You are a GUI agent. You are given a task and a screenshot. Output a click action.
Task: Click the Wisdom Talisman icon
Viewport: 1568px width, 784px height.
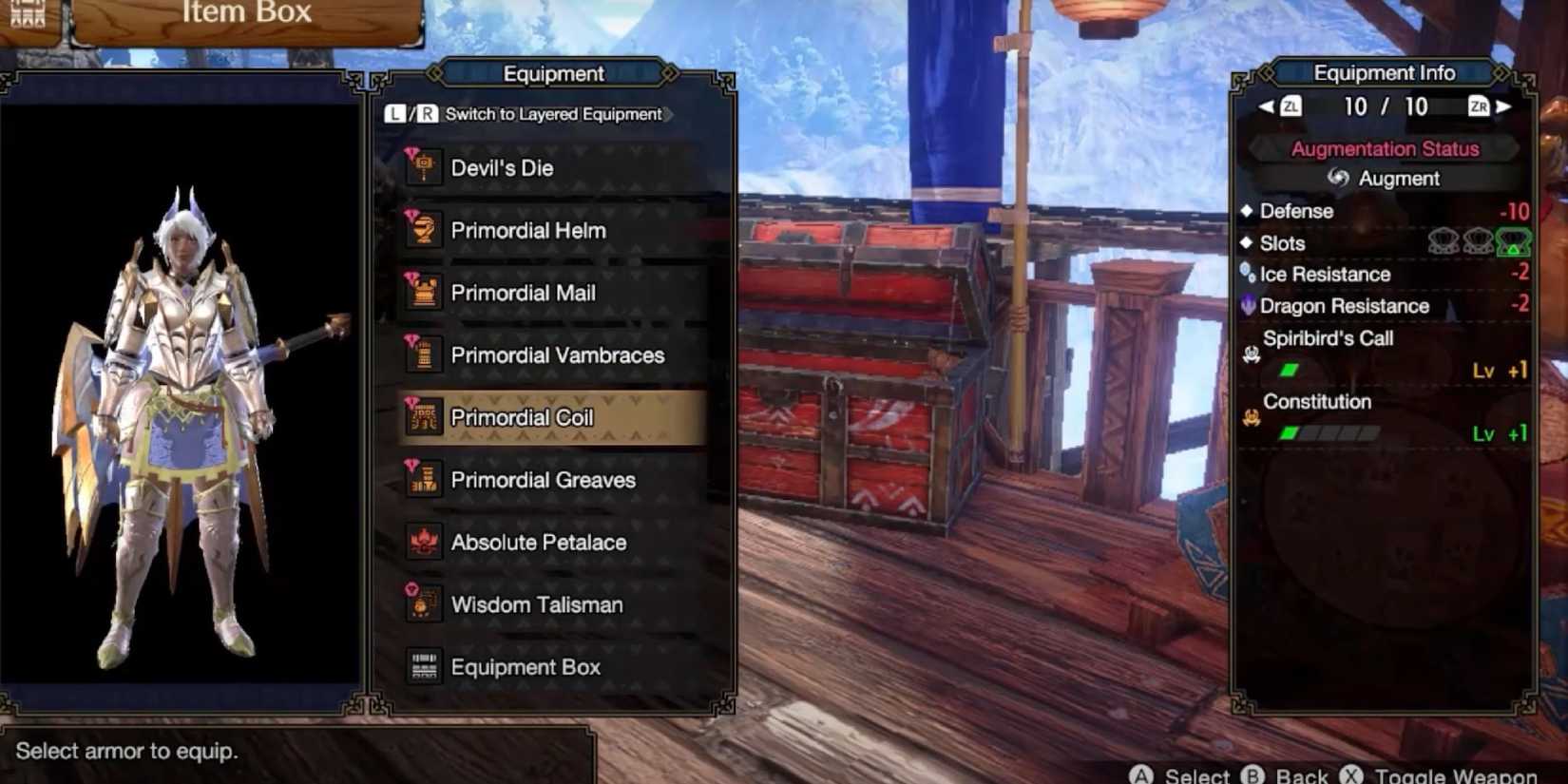(425, 604)
